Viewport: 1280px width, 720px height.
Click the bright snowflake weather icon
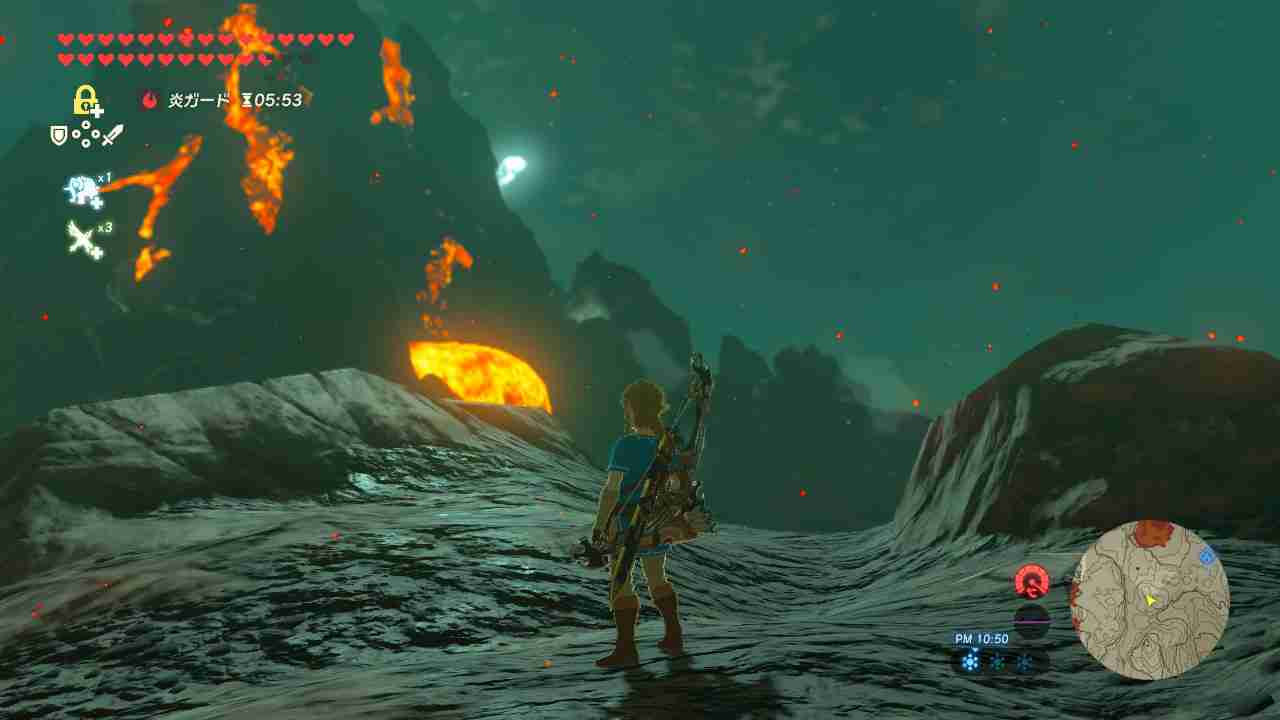pos(969,661)
